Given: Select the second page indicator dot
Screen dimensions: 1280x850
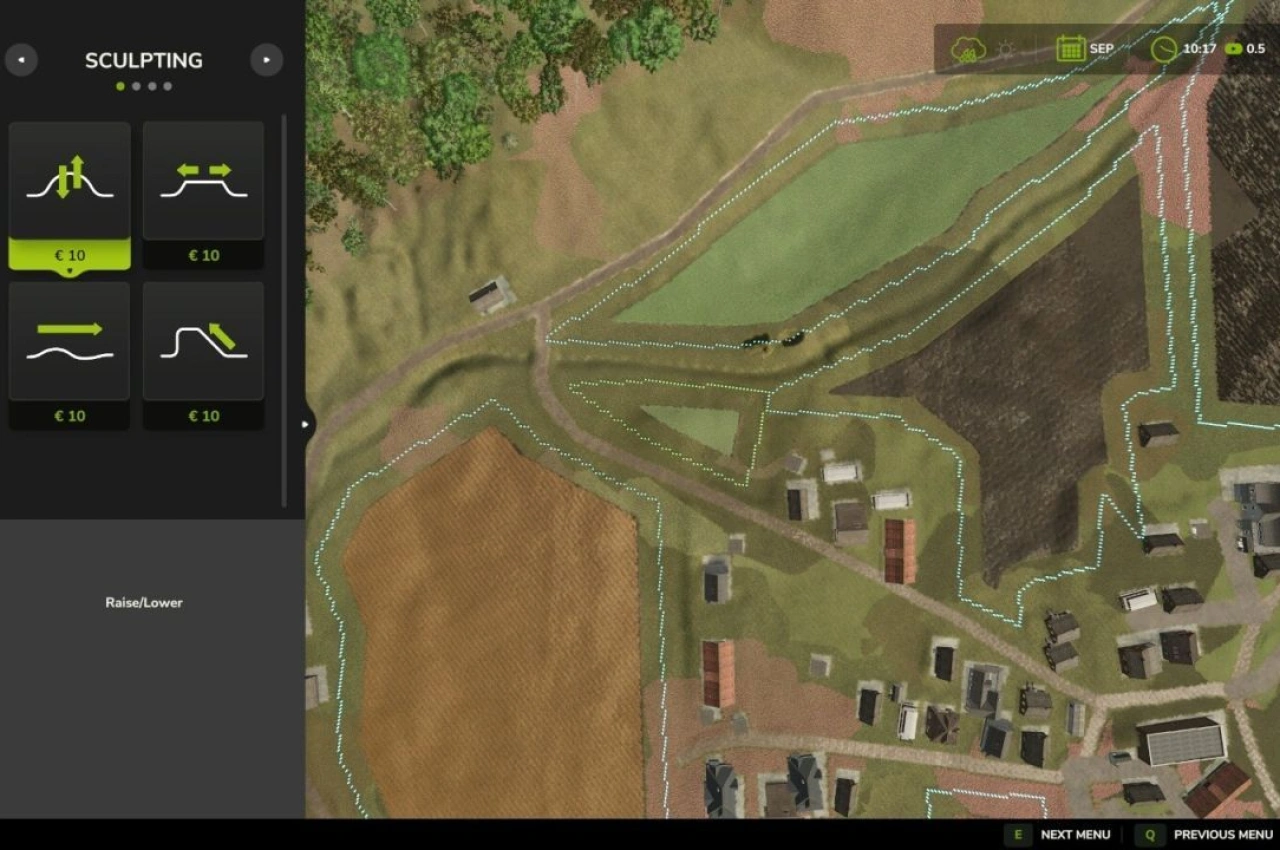Looking at the screenshot, I should [136, 86].
